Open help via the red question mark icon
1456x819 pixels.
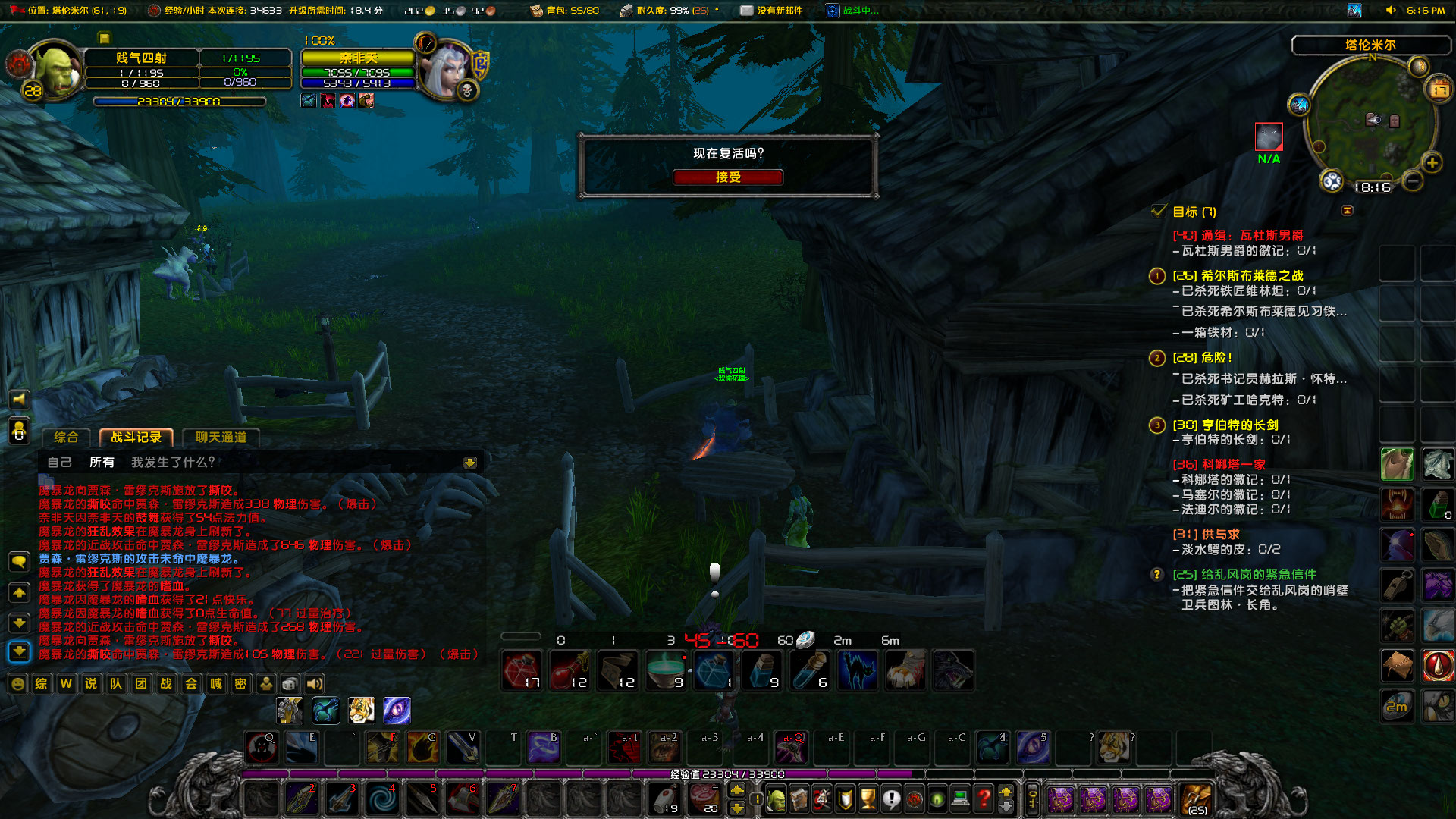pos(984,800)
